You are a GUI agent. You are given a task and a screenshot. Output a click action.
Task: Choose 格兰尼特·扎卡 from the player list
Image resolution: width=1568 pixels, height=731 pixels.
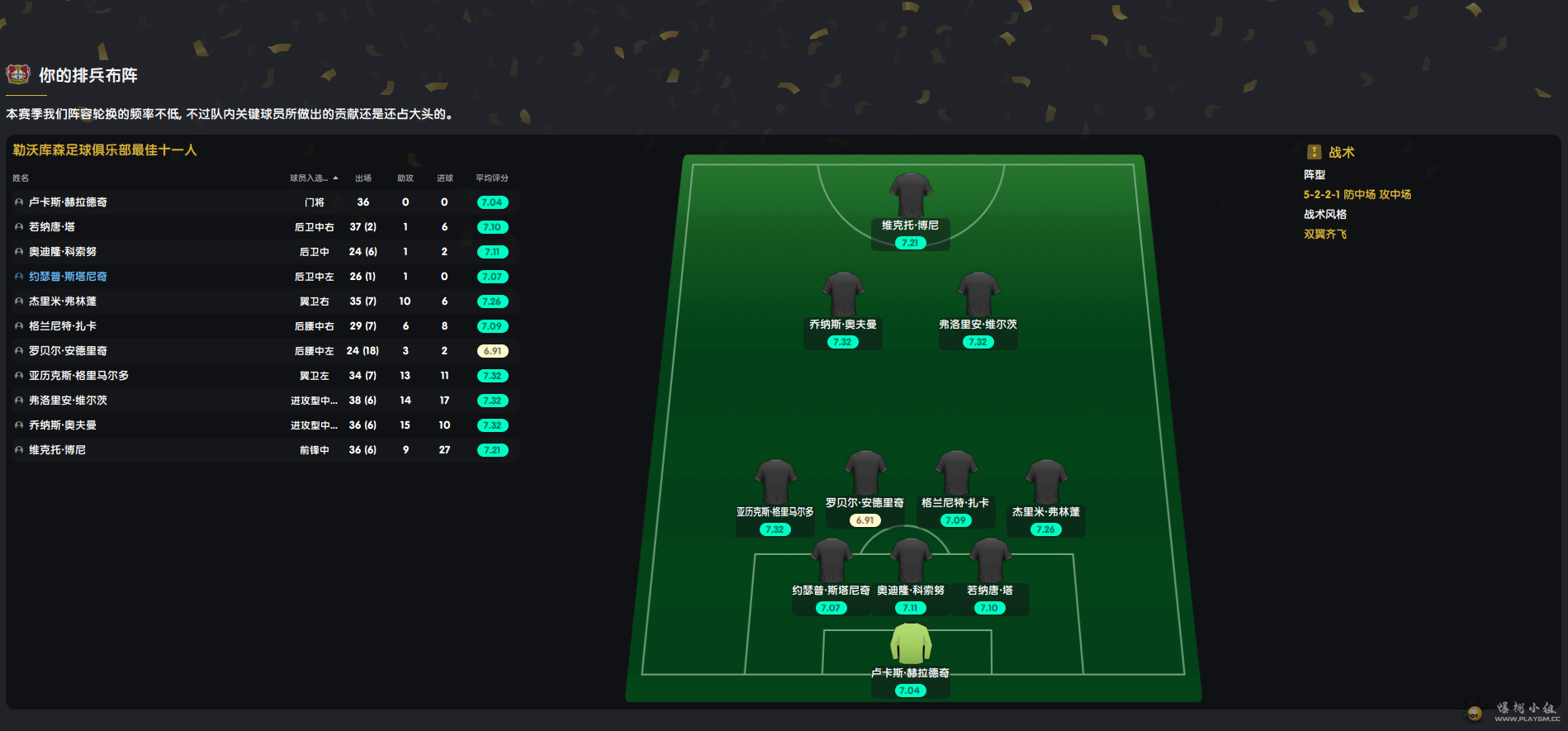click(x=63, y=326)
